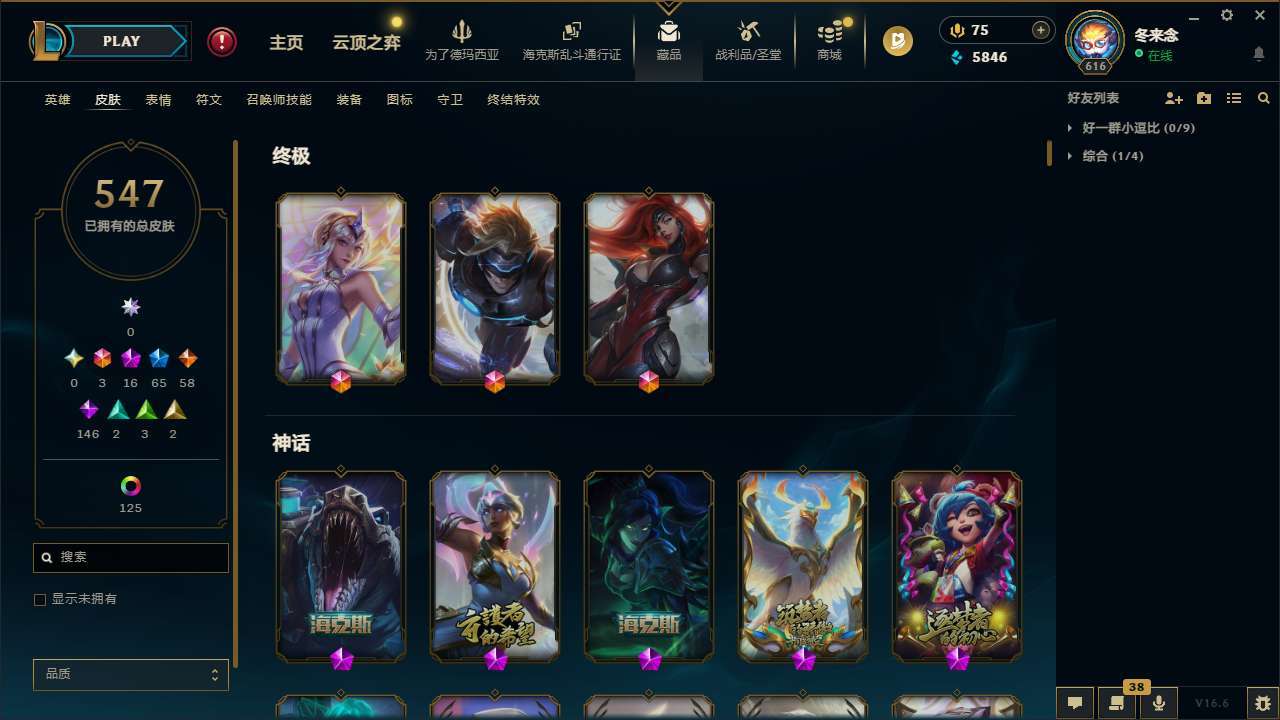The height and width of the screenshot is (720, 1280).
Task: Open client settings via the gear icon
Action: point(1226,16)
